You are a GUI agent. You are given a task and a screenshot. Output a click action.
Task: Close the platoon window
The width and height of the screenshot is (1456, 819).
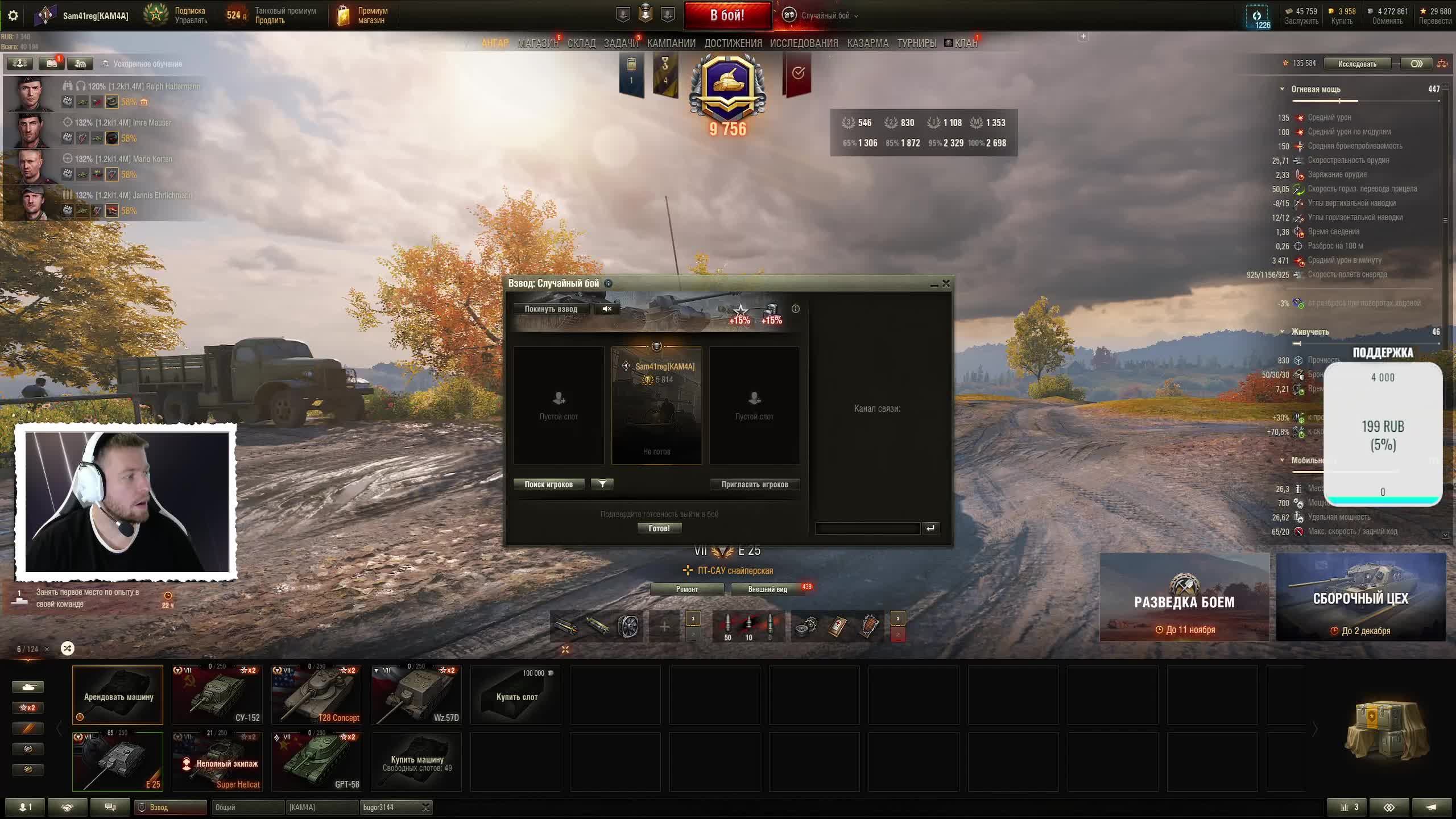946,283
